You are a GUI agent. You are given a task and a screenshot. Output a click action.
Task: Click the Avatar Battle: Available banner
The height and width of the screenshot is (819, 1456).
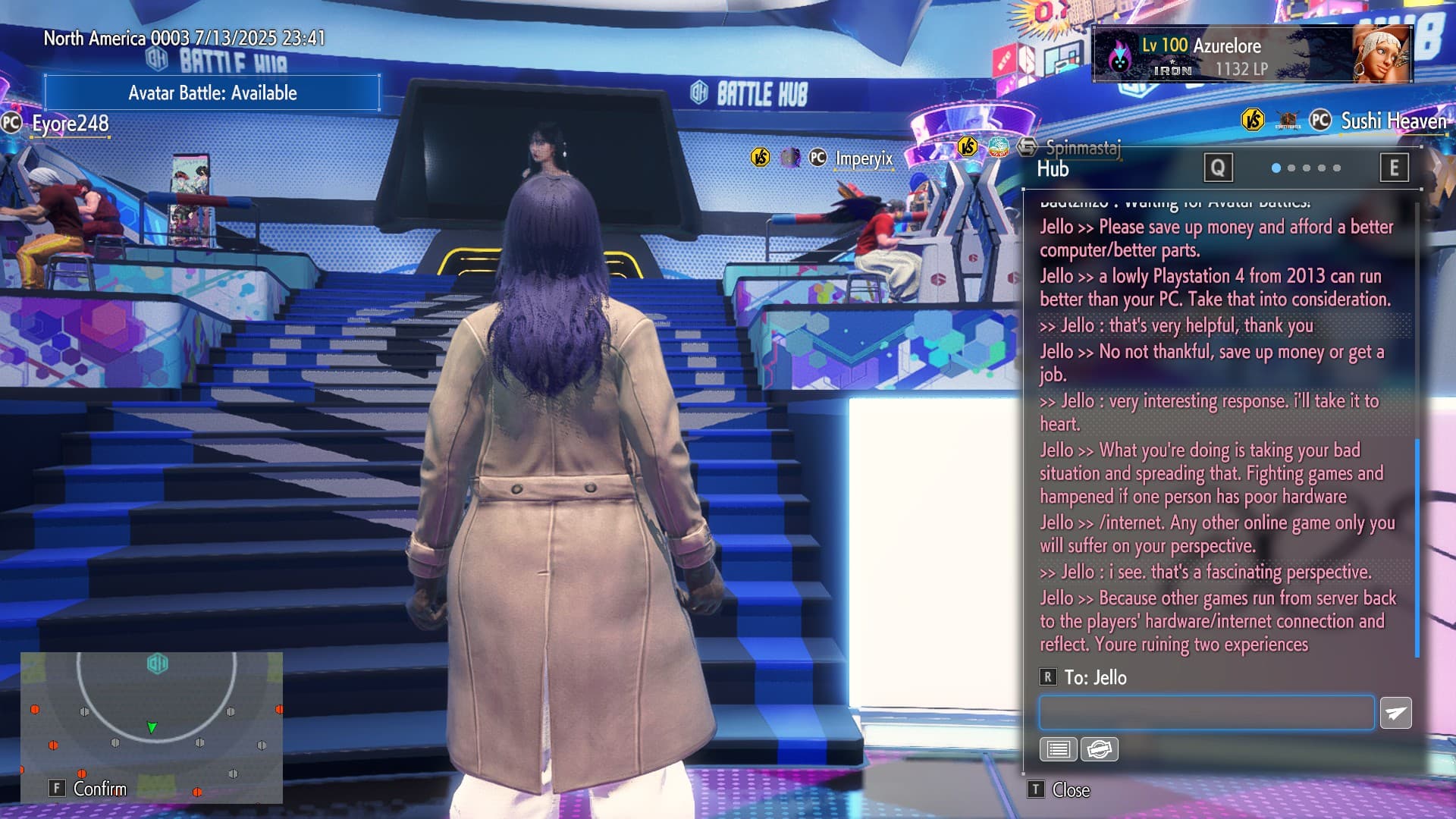[212, 93]
